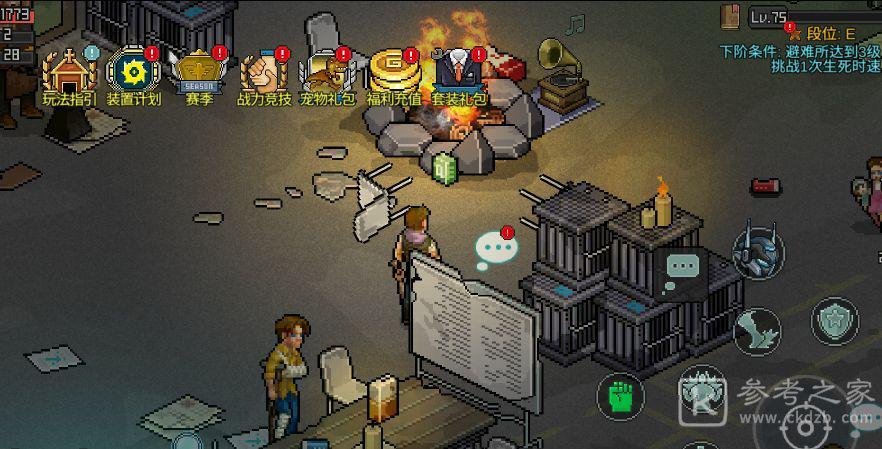Use the kick skill button

757,329
